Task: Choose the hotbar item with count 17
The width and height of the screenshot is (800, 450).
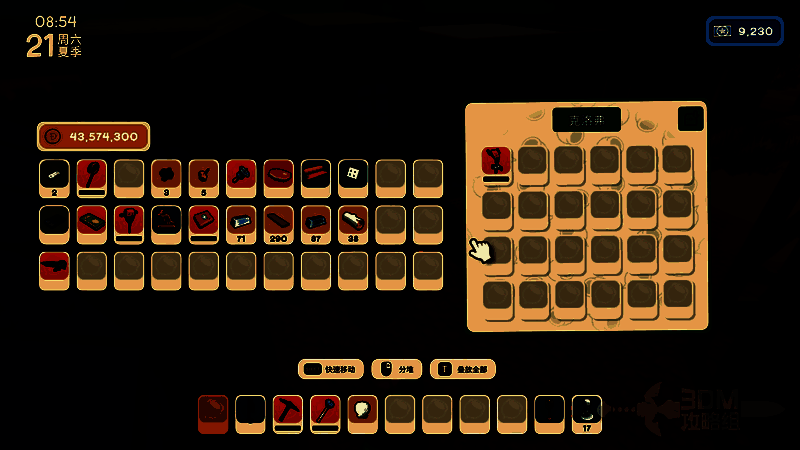Action: [586, 410]
